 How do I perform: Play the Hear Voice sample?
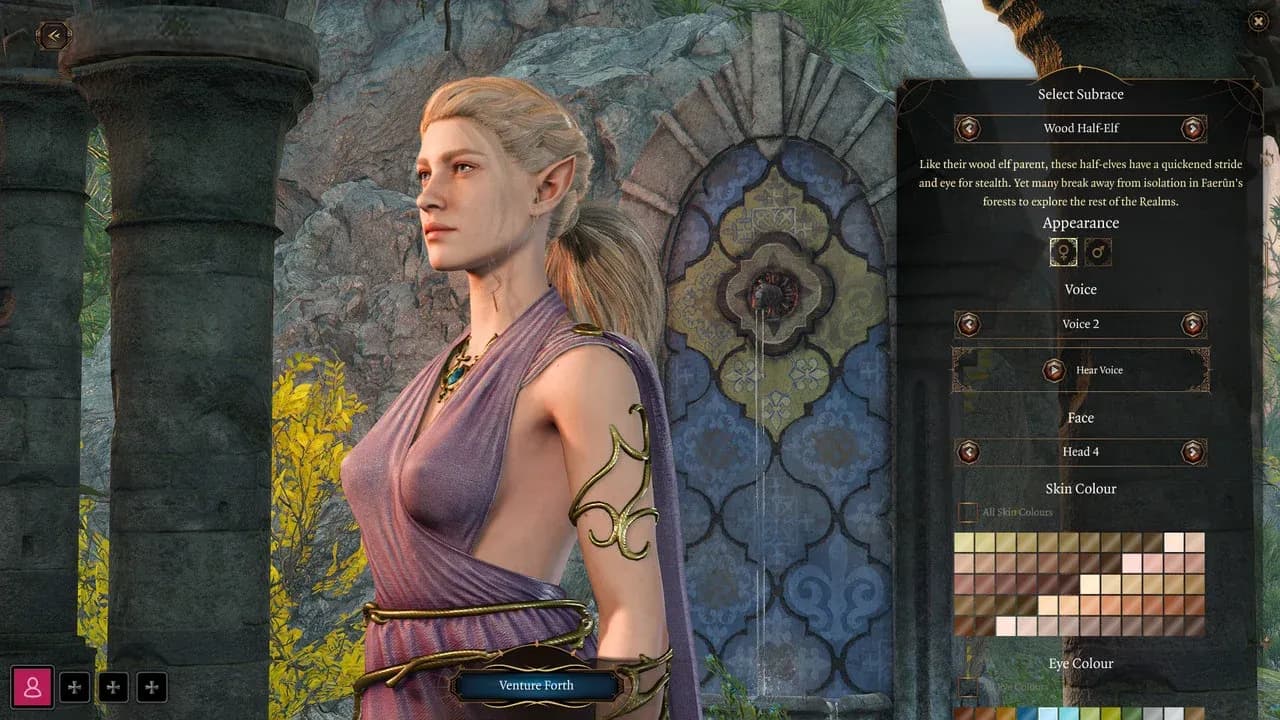(x=1054, y=370)
